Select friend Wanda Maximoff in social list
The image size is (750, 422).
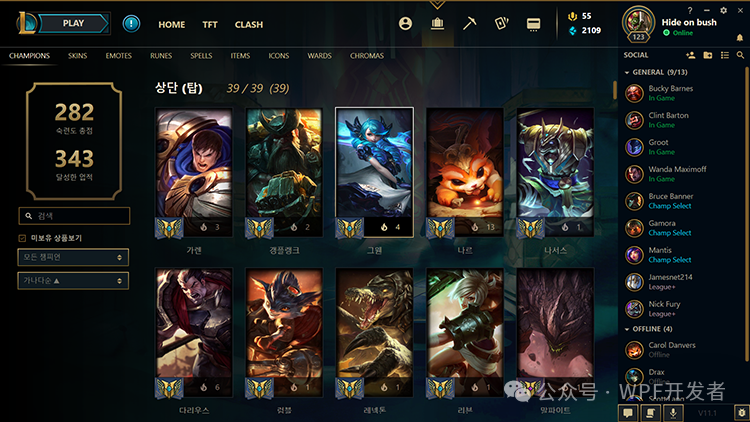679,175
